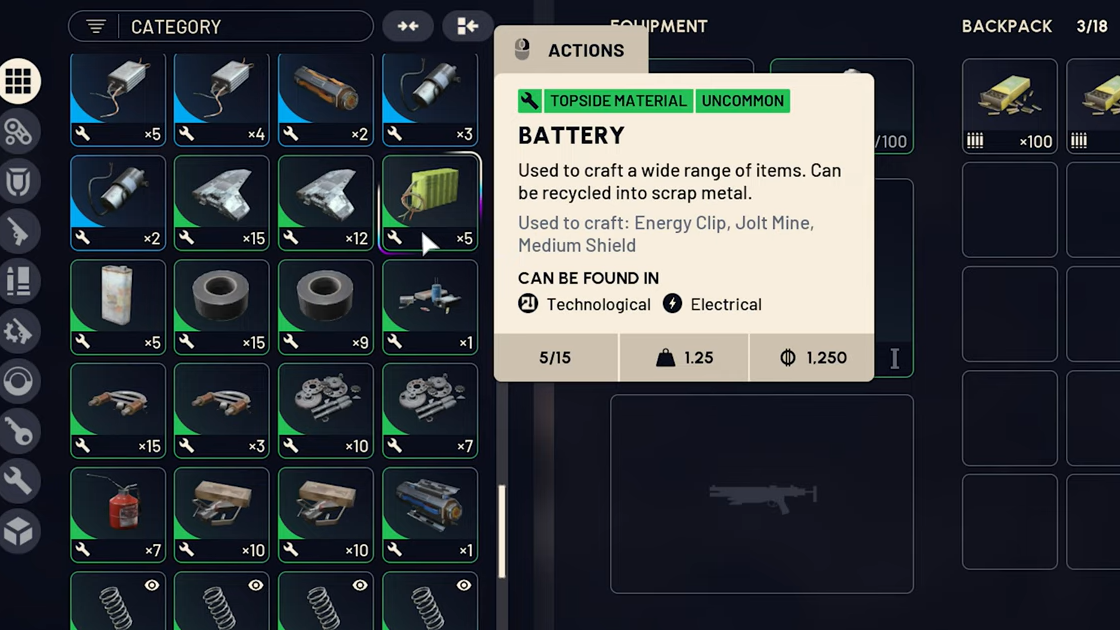Pick the single engine part item
1120x630 pixels.
(430, 514)
